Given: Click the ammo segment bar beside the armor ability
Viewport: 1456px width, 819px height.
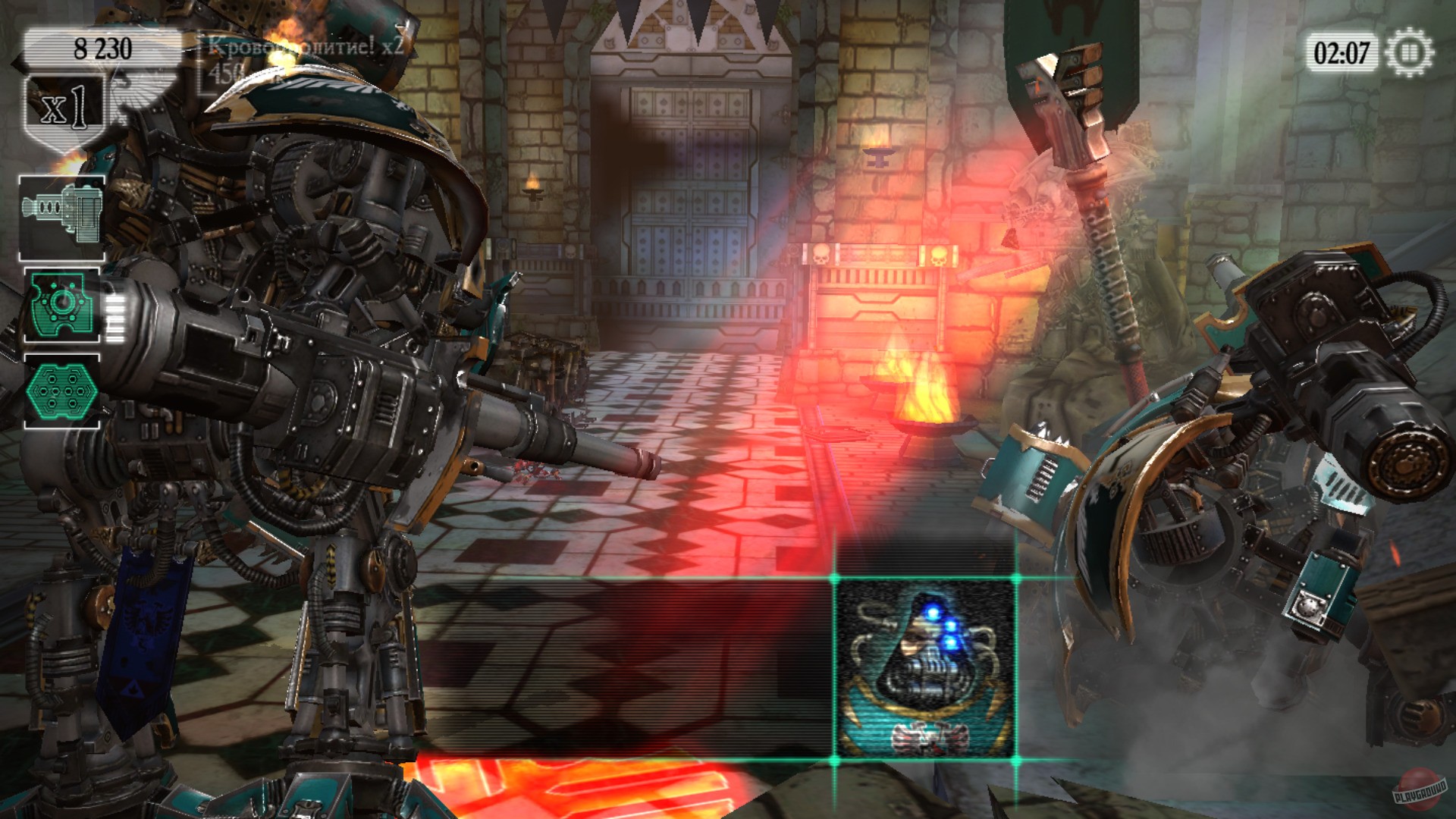Looking at the screenshot, I should tap(115, 311).
